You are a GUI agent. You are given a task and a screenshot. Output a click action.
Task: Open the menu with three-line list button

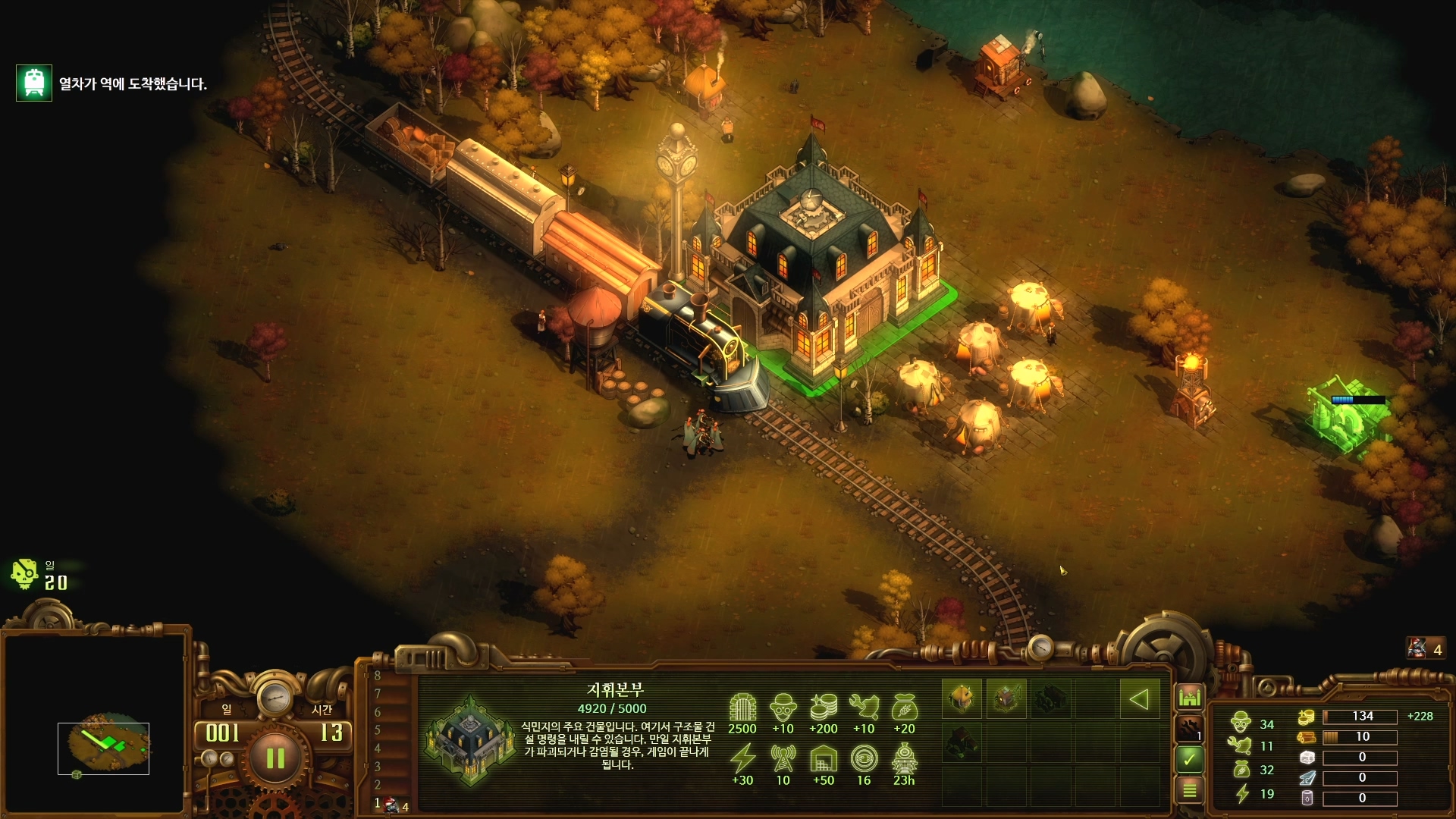[x=1189, y=790]
